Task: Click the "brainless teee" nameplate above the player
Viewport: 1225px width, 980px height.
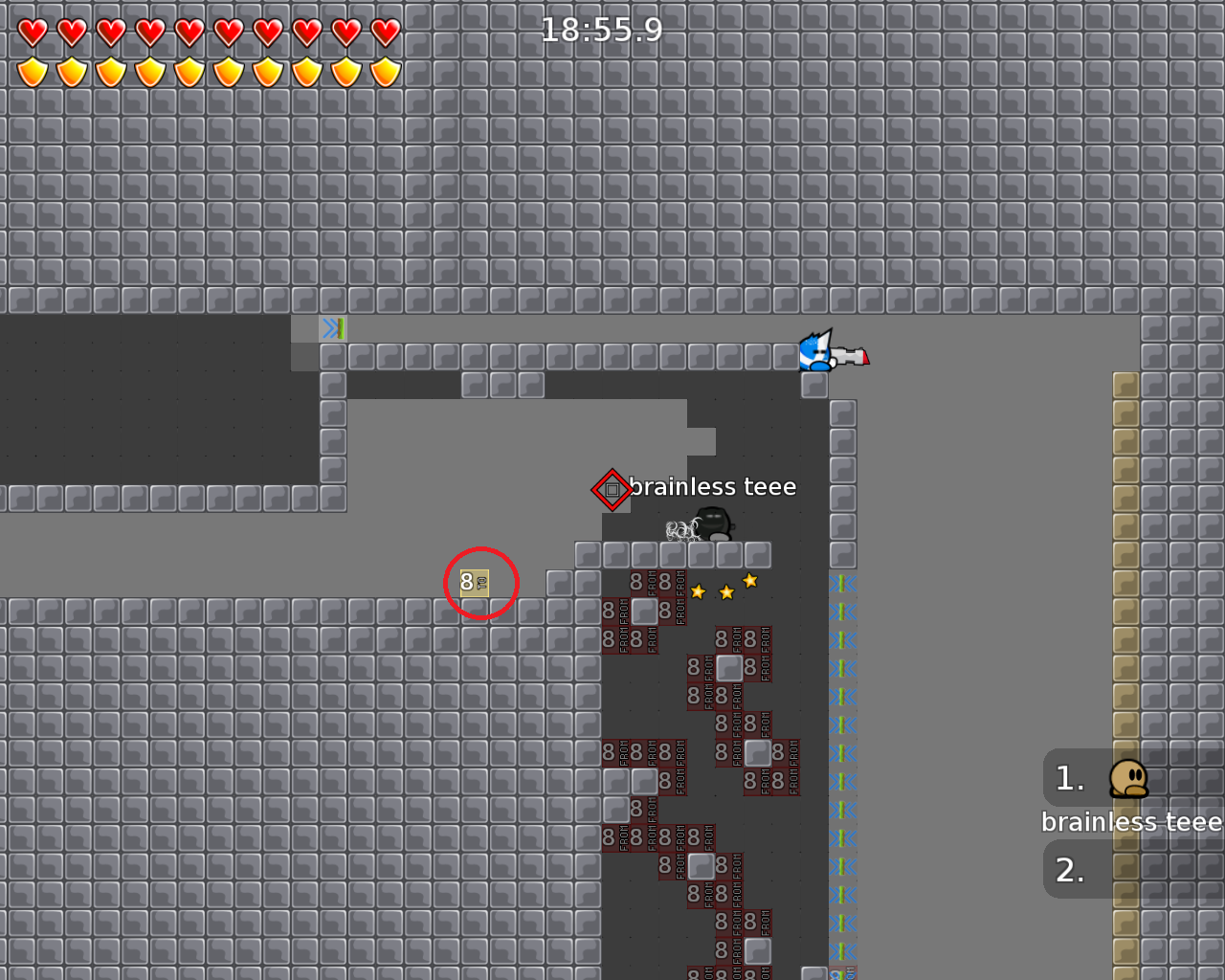Action: click(x=715, y=486)
